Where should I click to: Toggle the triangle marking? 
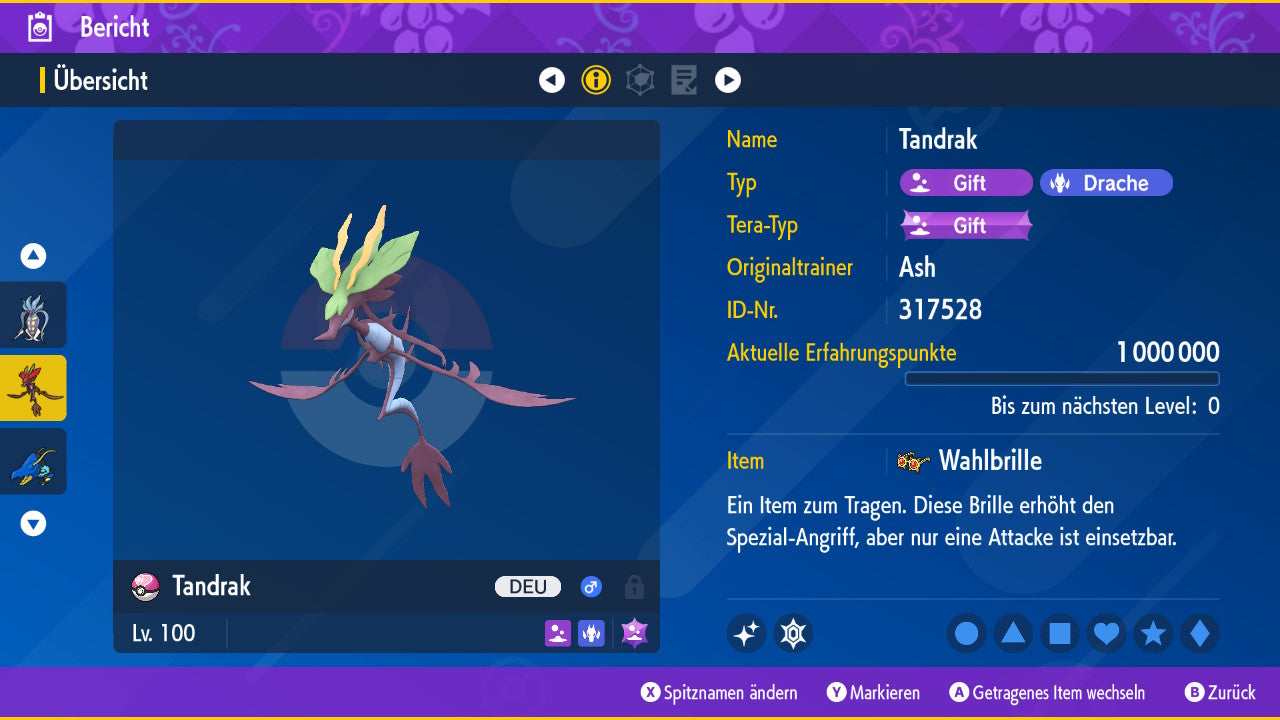pos(1013,634)
